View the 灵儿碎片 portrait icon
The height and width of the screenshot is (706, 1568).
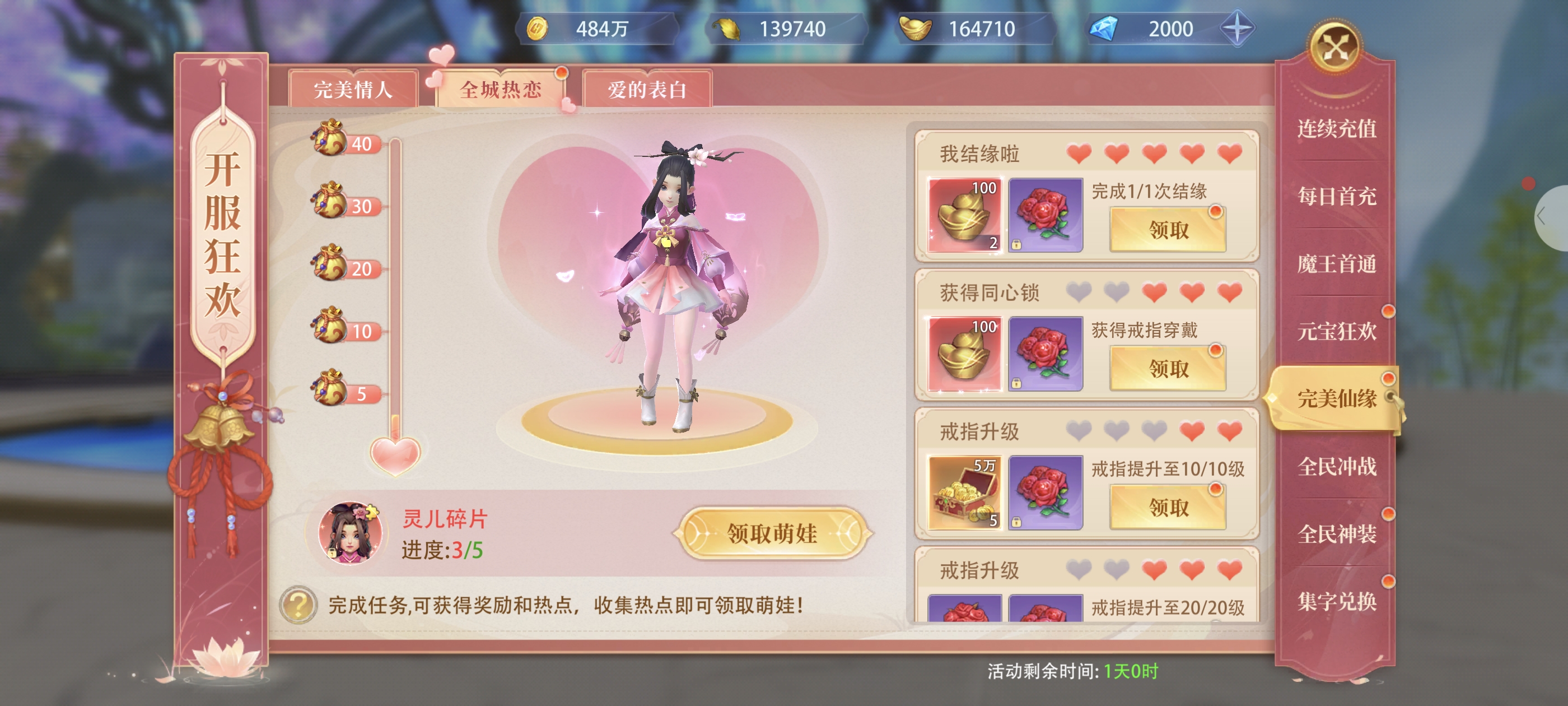click(349, 533)
